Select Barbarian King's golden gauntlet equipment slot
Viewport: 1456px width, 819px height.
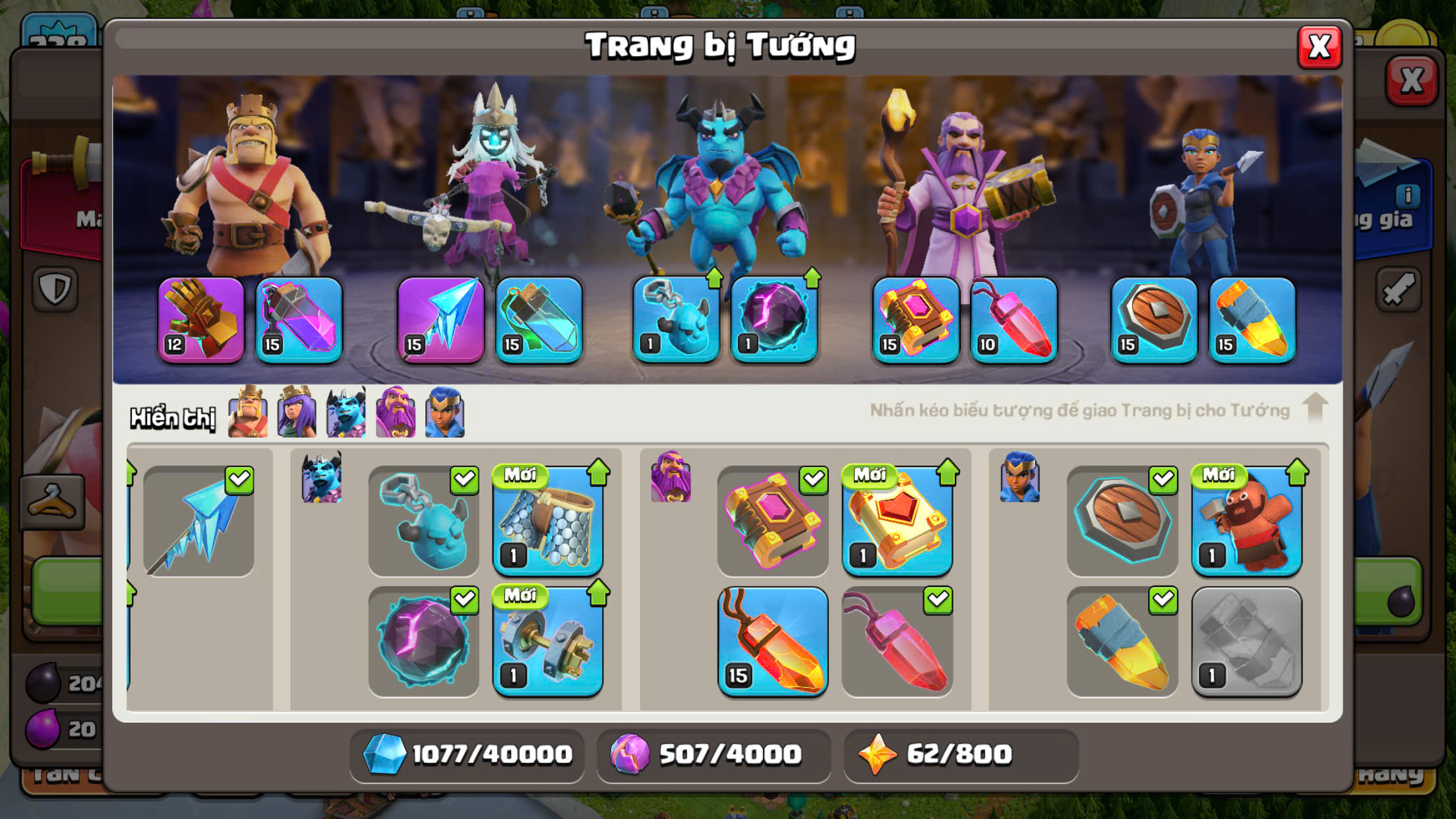coord(201,320)
